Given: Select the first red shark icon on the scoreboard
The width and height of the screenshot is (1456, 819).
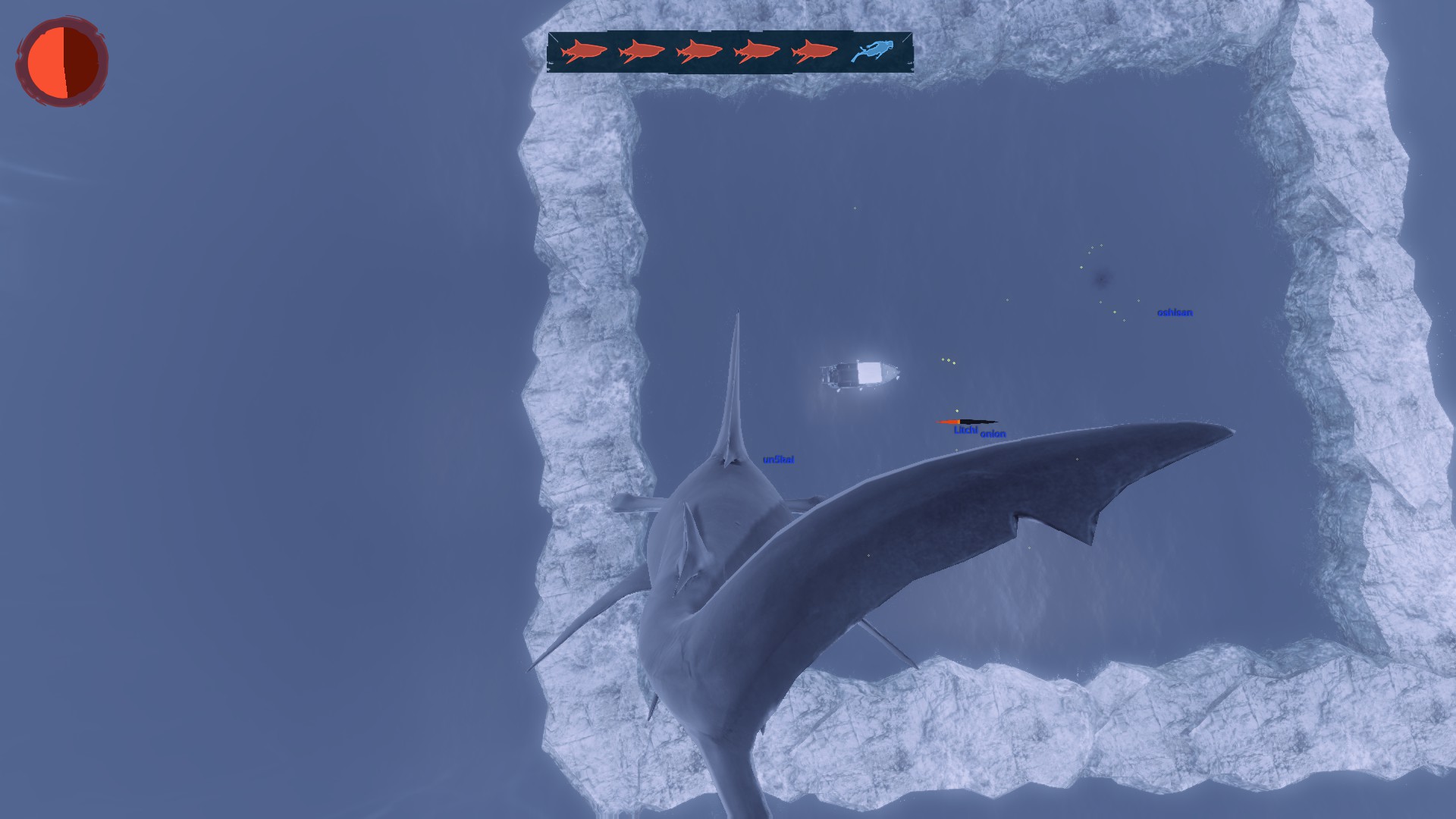Looking at the screenshot, I should tap(584, 50).
